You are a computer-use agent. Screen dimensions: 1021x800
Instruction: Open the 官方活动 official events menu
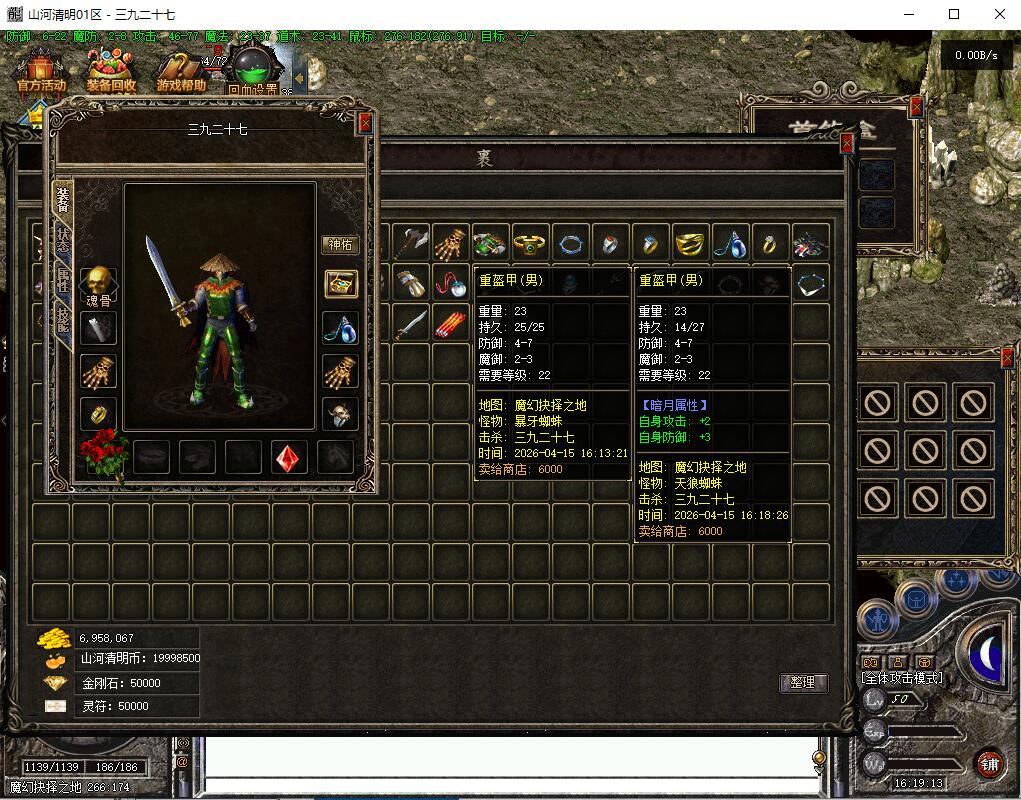pyautogui.click(x=41, y=73)
